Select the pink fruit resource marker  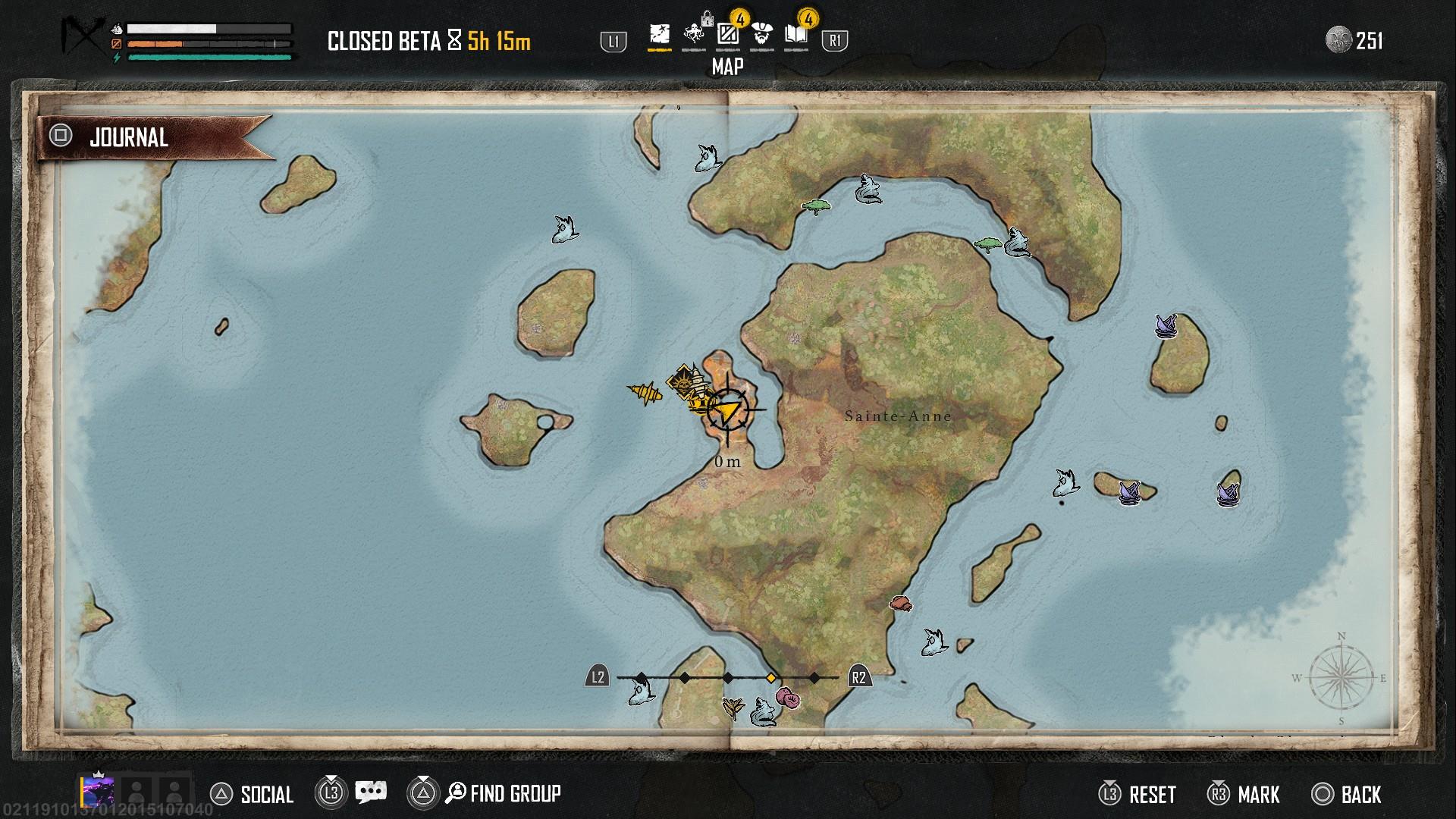point(787,698)
